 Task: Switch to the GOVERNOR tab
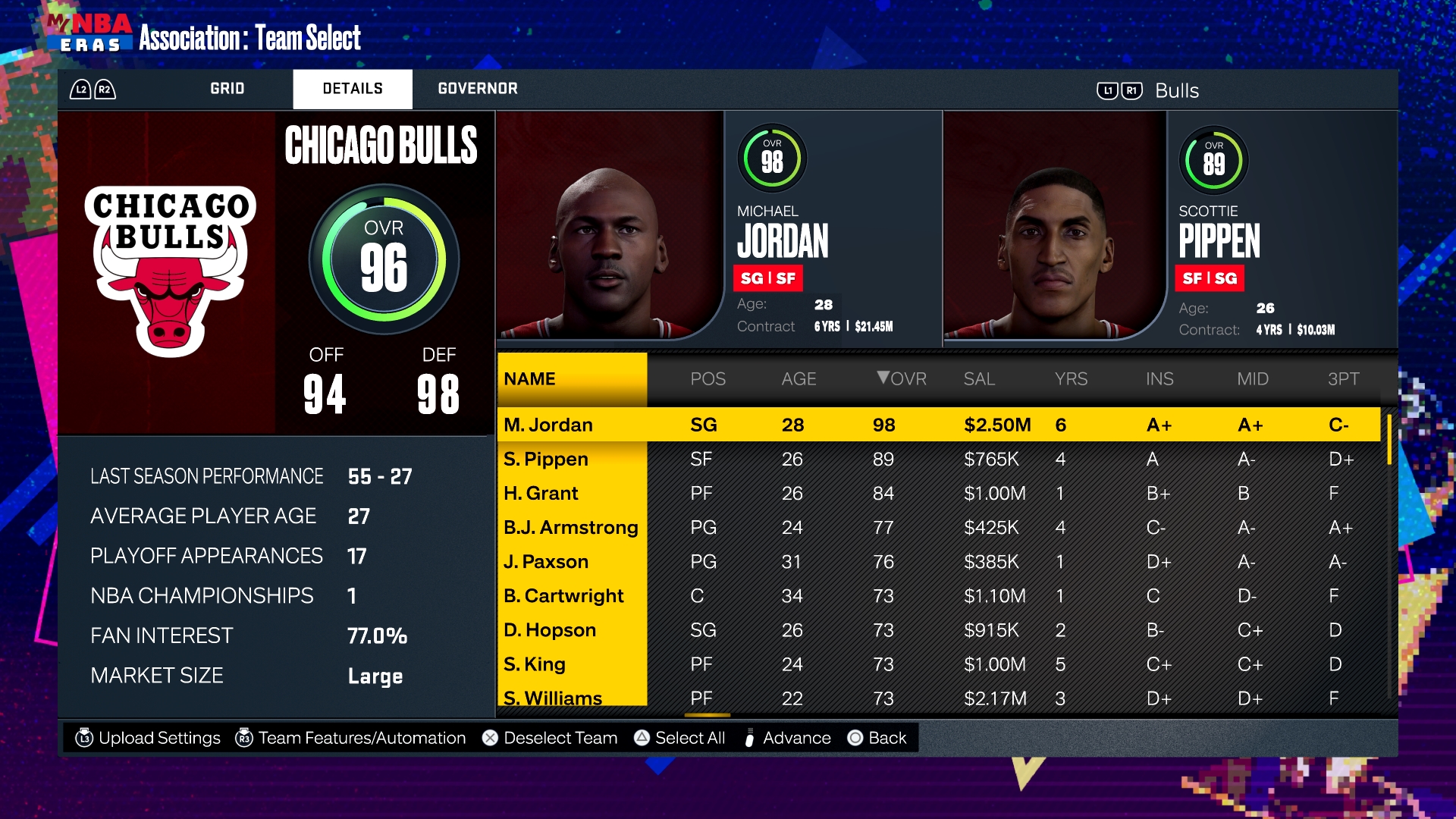(x=478, y=89)
